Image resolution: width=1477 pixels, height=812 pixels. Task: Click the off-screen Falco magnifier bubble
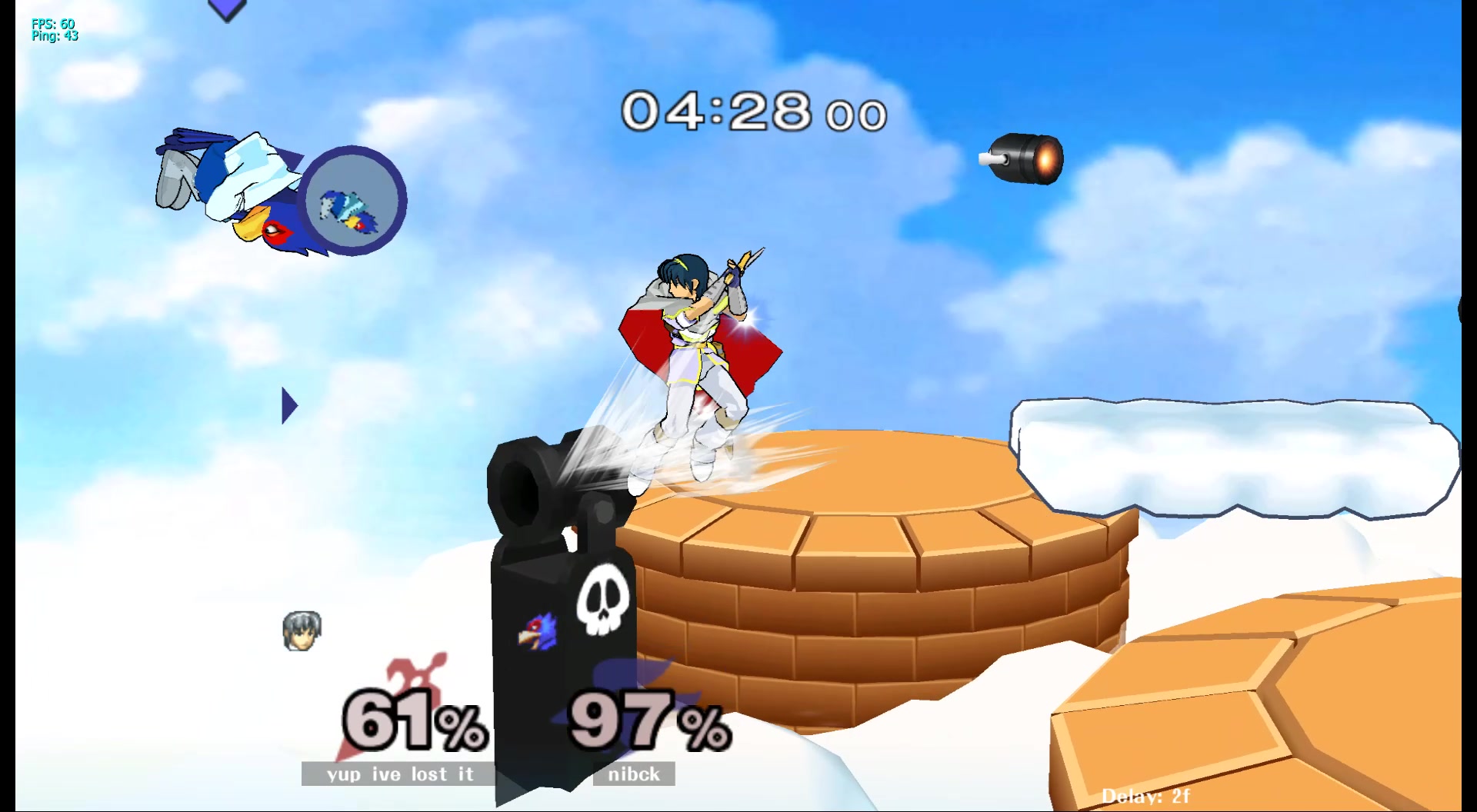(352, 201)
